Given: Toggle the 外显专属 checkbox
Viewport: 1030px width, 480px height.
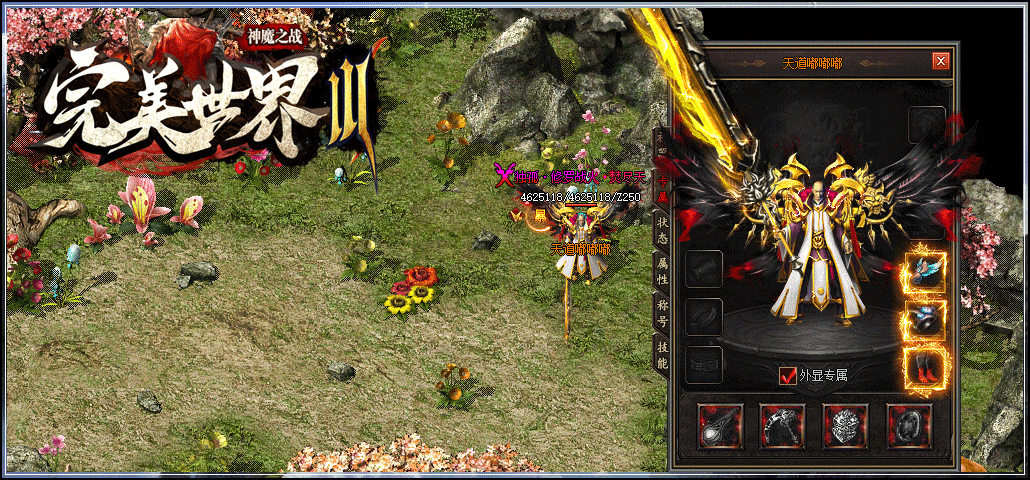Looking at the screenshot, I should point(788,375).
